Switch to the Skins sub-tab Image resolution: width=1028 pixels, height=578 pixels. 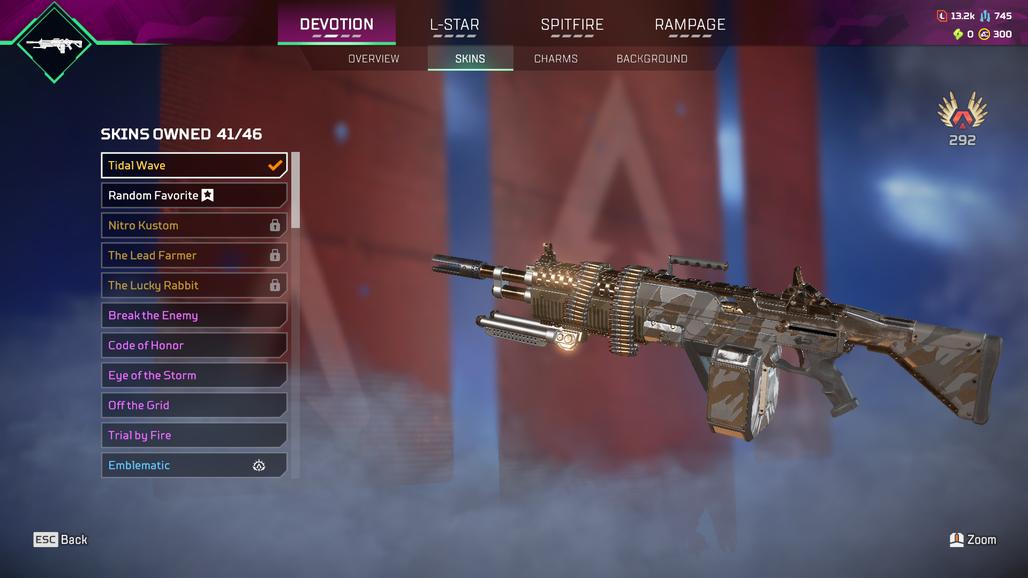coord(470,59)
